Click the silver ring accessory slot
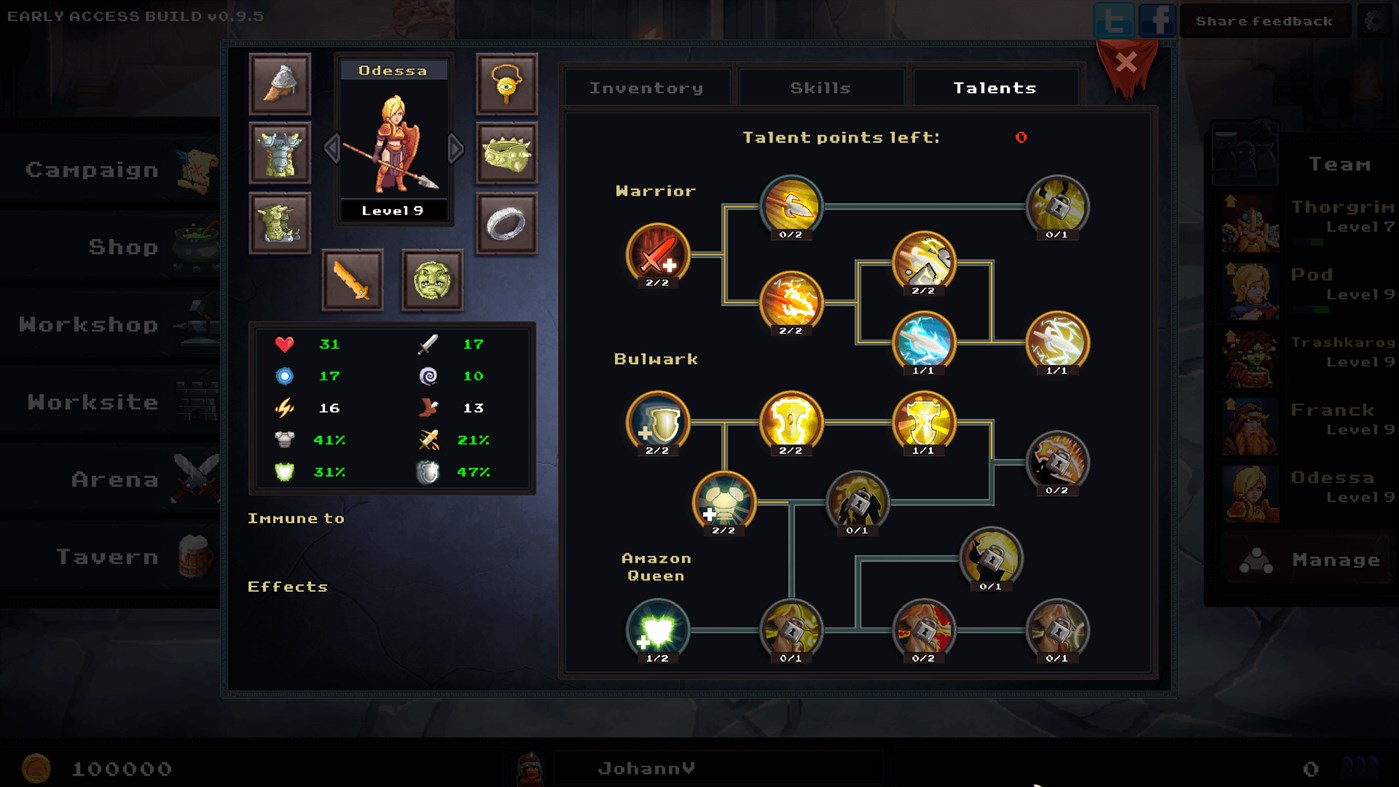This screenshot has height=787, width=1399. pos(506,224)
